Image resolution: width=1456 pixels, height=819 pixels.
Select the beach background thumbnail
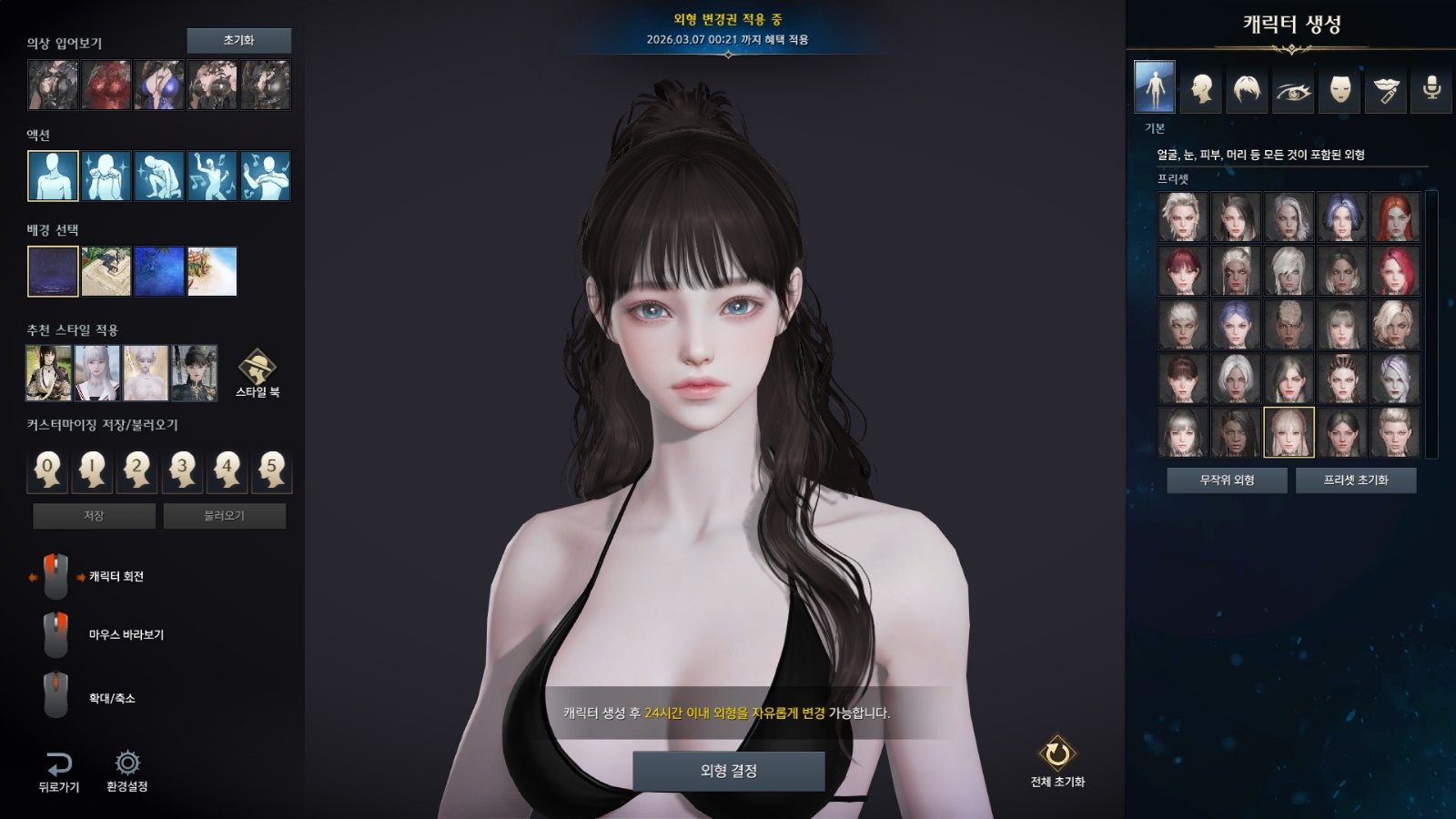tap(212, 271)
